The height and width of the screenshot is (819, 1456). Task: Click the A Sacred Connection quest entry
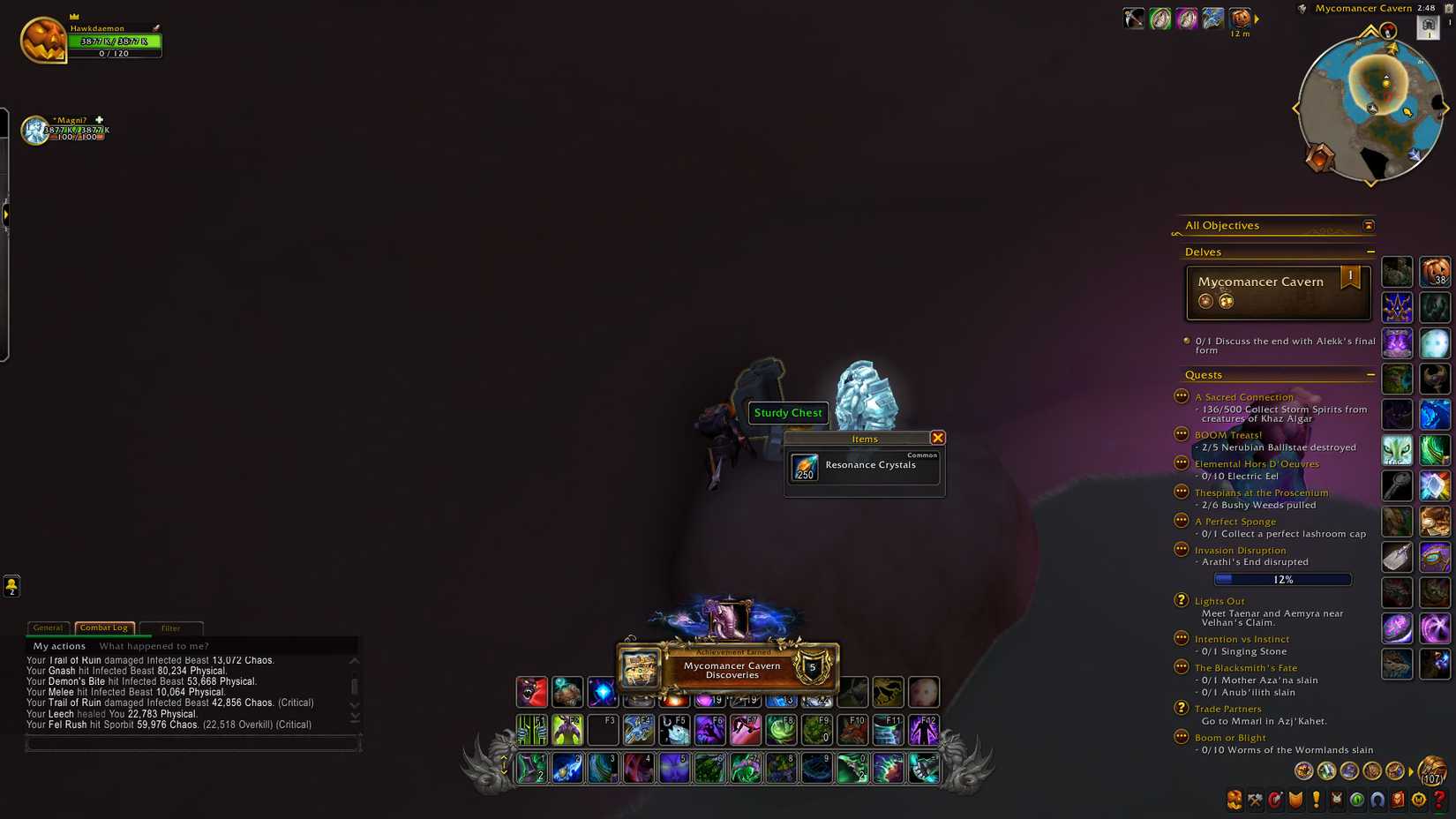click(1243, 396)
